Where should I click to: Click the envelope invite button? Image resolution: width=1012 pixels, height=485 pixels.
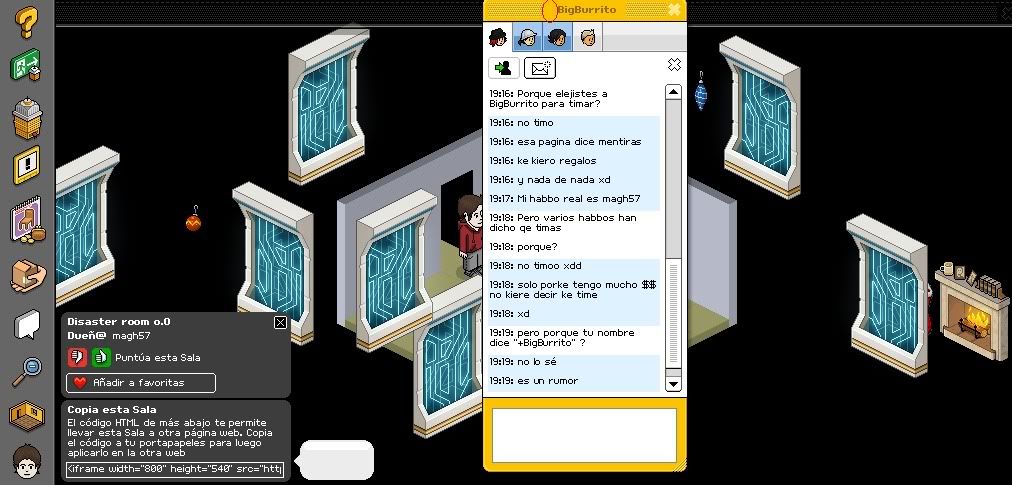pyautogui.click(x=540, y=68)
